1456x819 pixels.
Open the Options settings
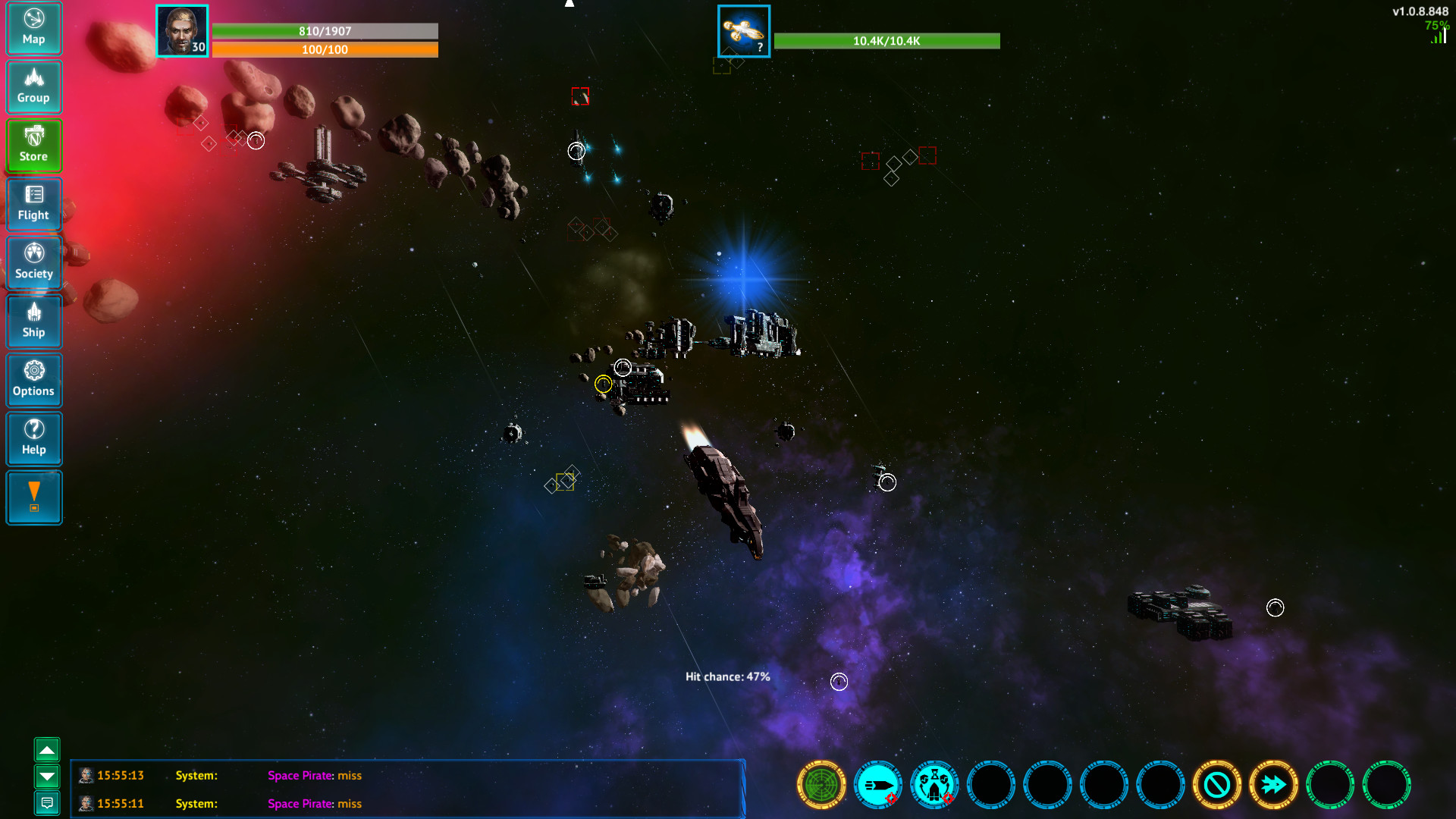pyautogui.click(x=34, y=380)
